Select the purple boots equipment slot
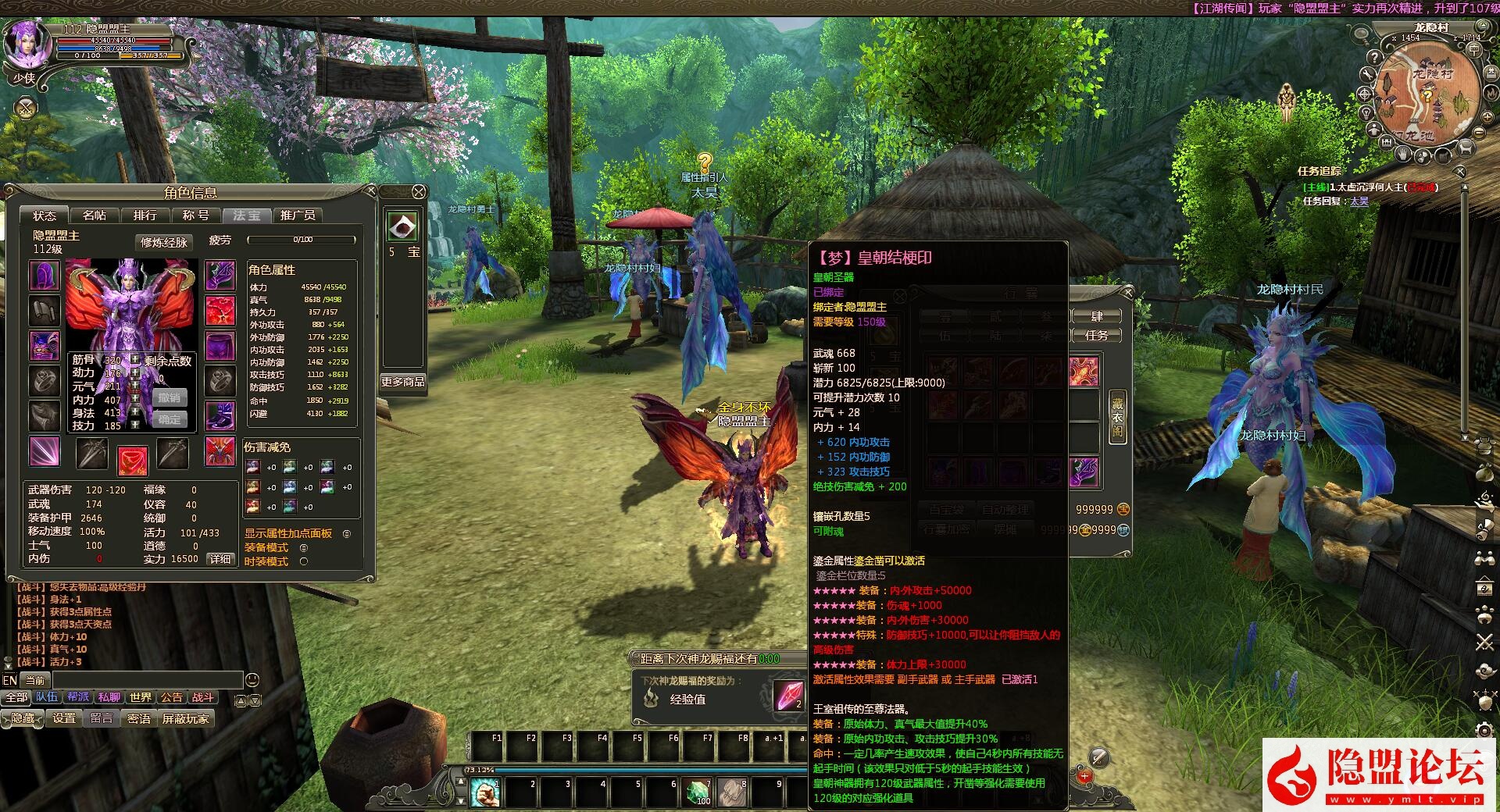 pos(220,416)
